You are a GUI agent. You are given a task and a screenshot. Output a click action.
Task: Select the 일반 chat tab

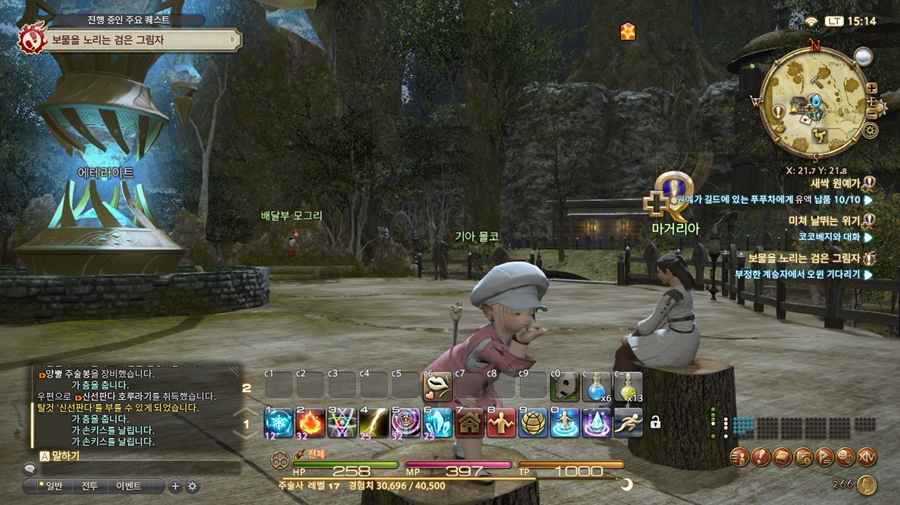click(48, 486)
